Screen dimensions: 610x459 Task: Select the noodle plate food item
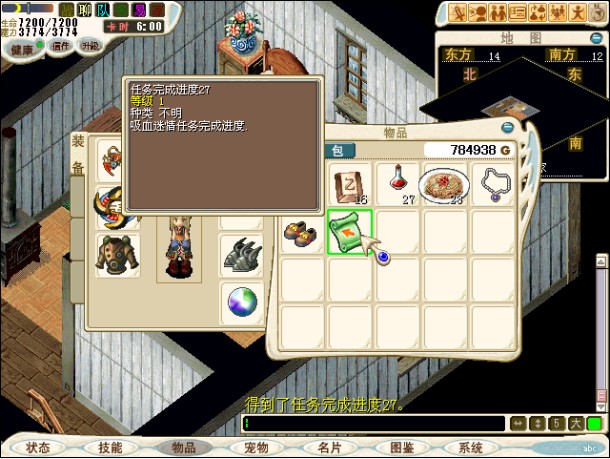pyautogui.click(x=446, y=184)
